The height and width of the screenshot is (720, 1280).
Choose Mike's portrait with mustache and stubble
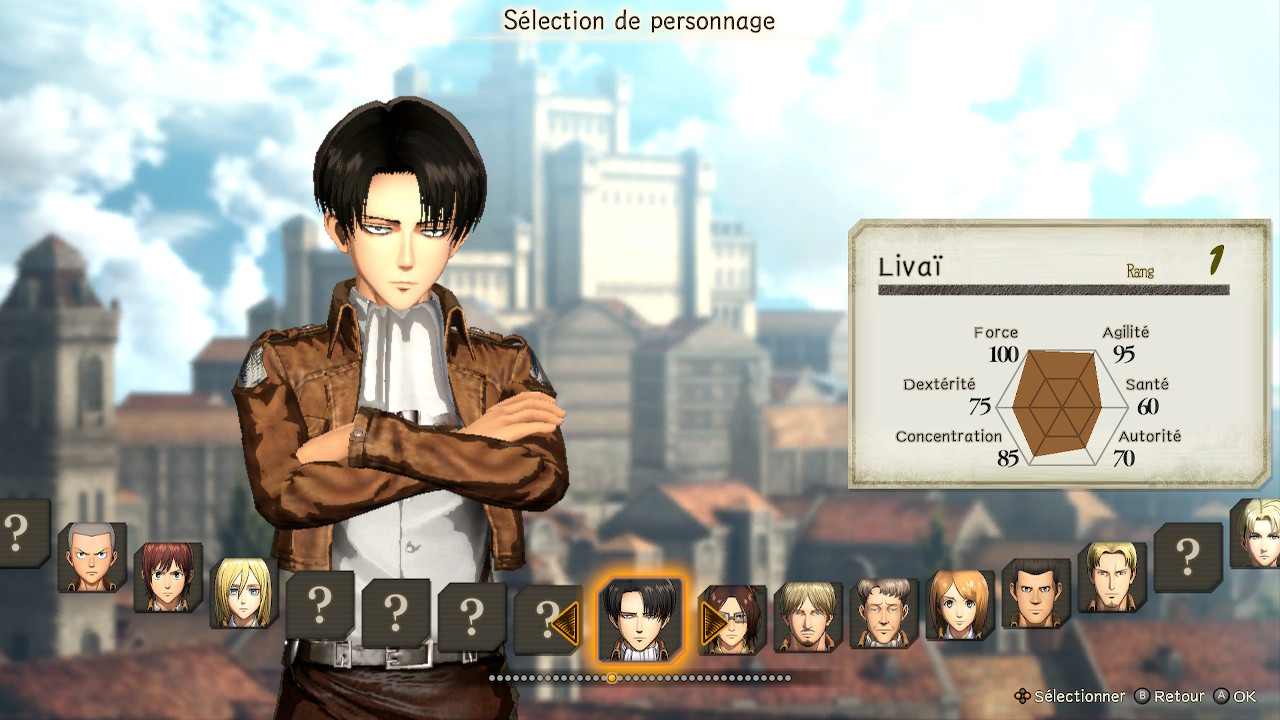click(x=808, y=617)
